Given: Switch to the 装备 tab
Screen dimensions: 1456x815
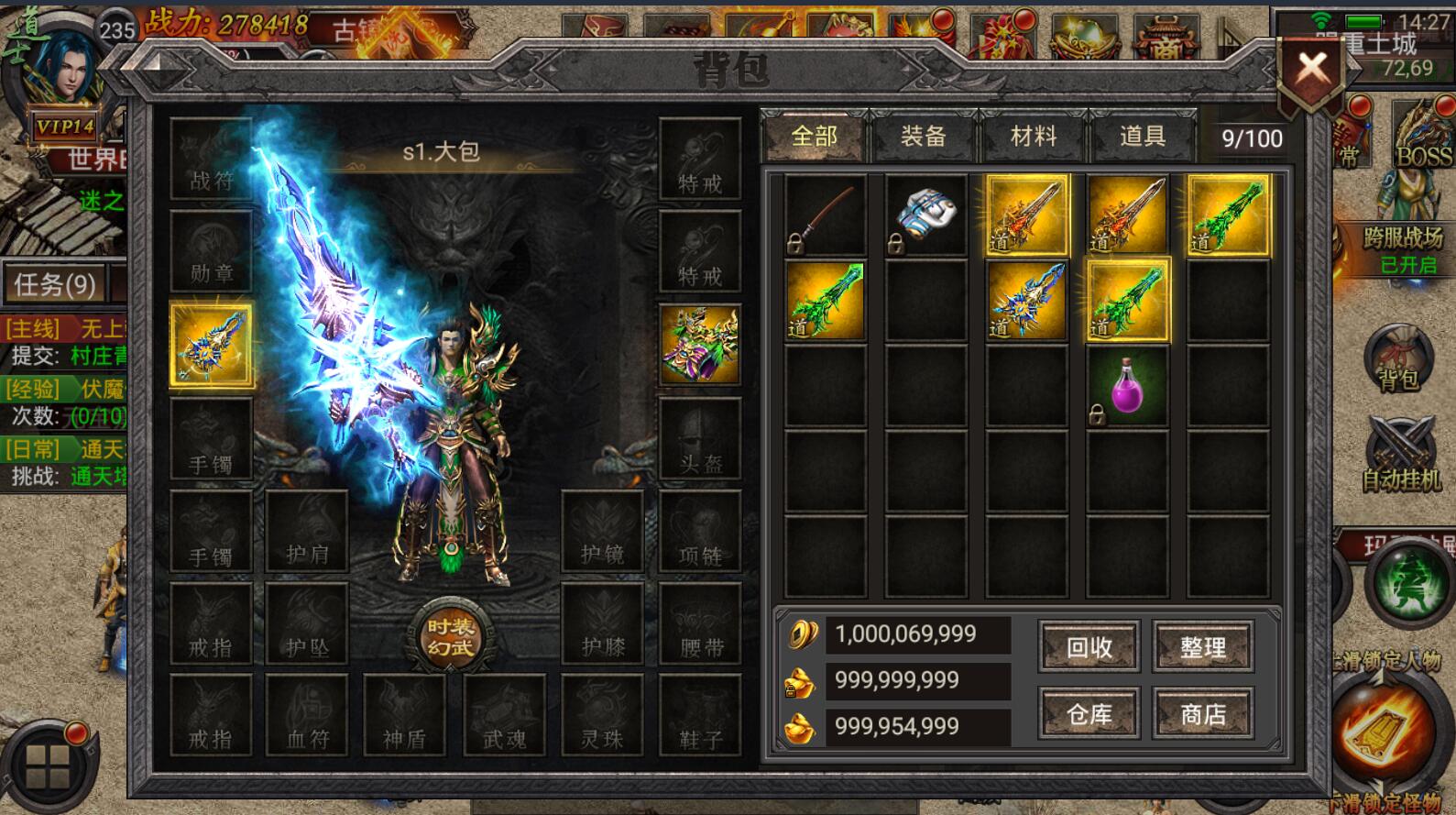Looking at the screenshot, I should (923, 138).
